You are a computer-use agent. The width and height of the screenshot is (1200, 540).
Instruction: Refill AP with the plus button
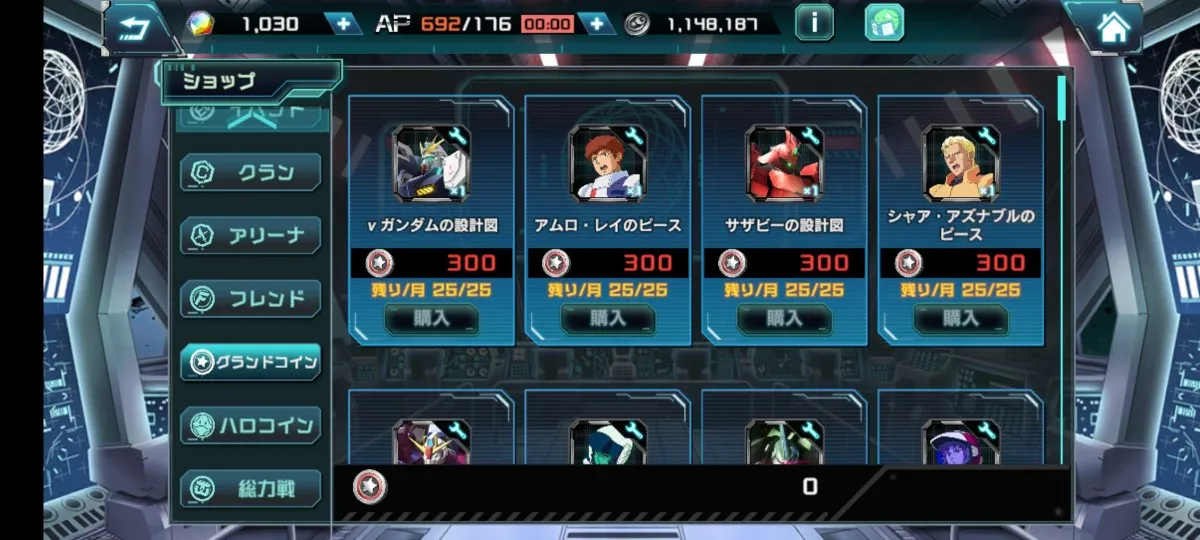[x=597, y=23]
